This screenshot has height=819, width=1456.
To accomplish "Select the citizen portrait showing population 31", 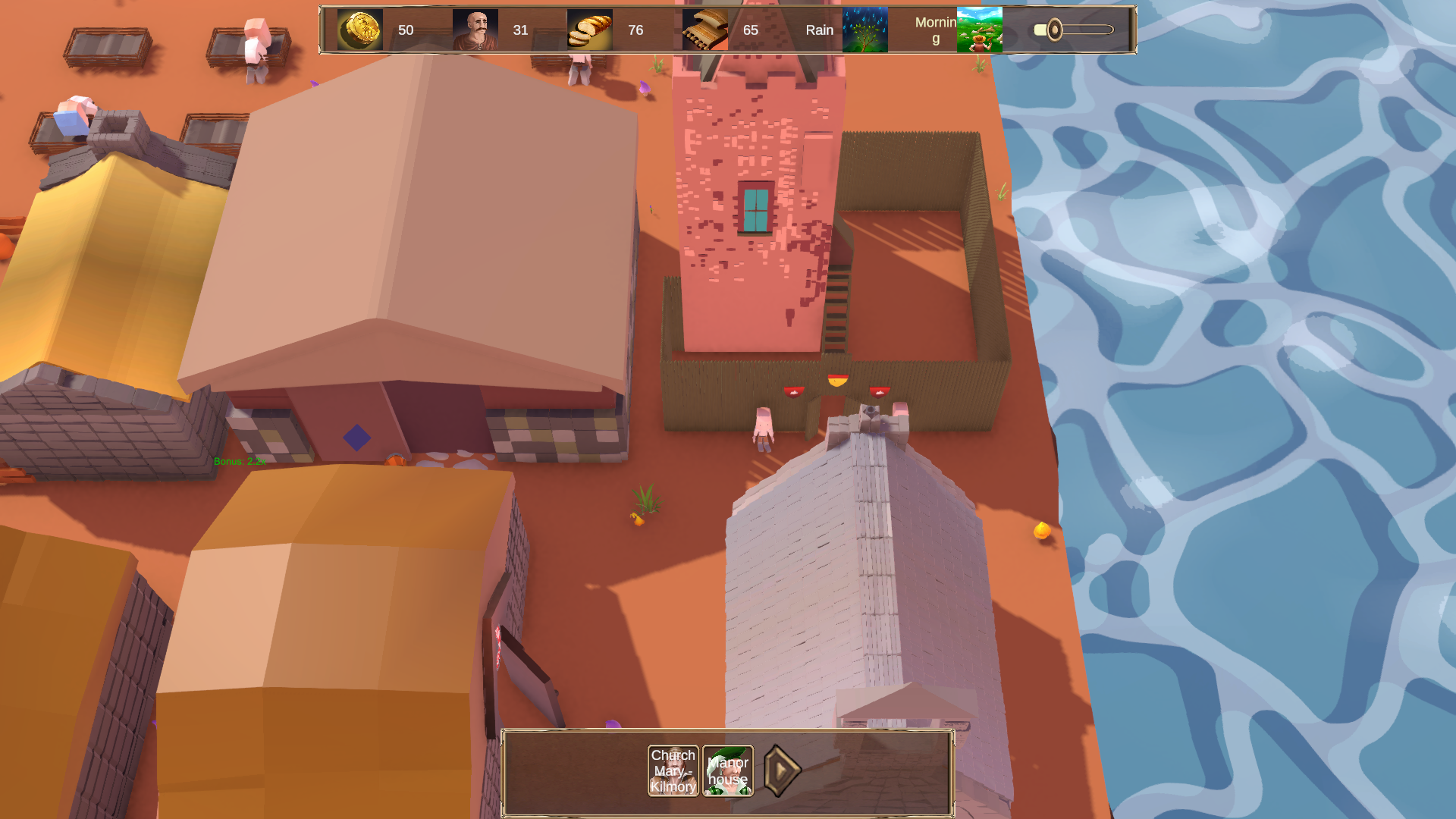I will (474, 30).
